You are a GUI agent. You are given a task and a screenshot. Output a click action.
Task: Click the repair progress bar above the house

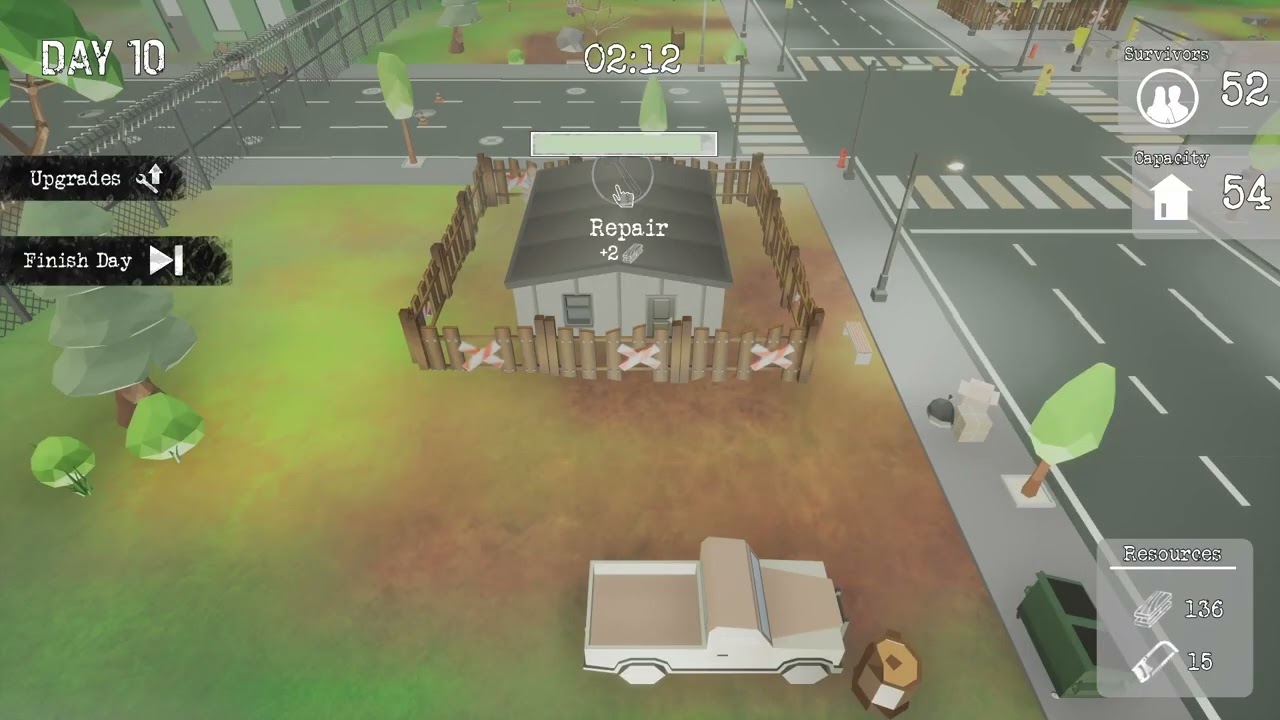[x=623, y=144]
